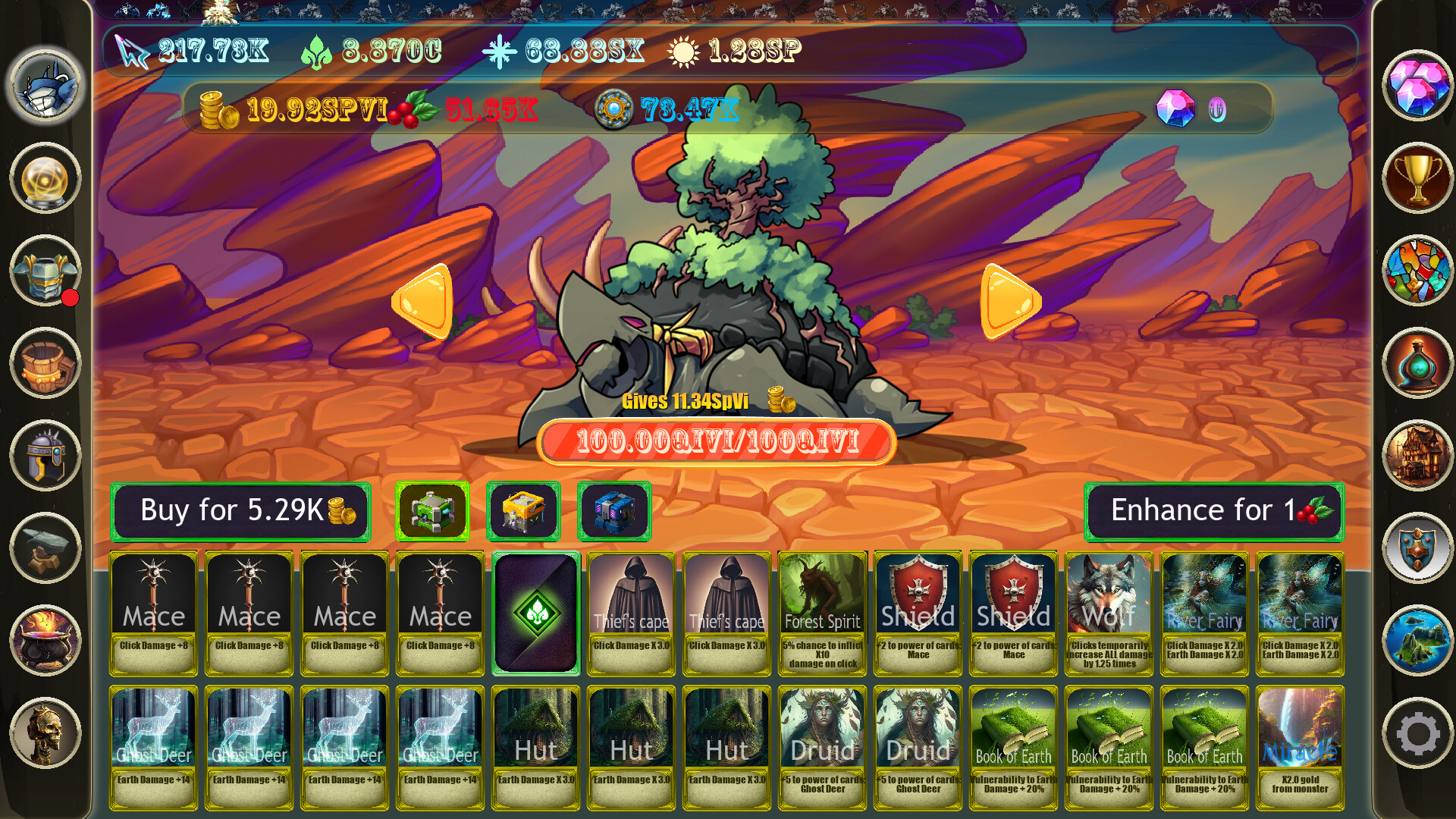Select the yellow chest icon

point(523,510)
